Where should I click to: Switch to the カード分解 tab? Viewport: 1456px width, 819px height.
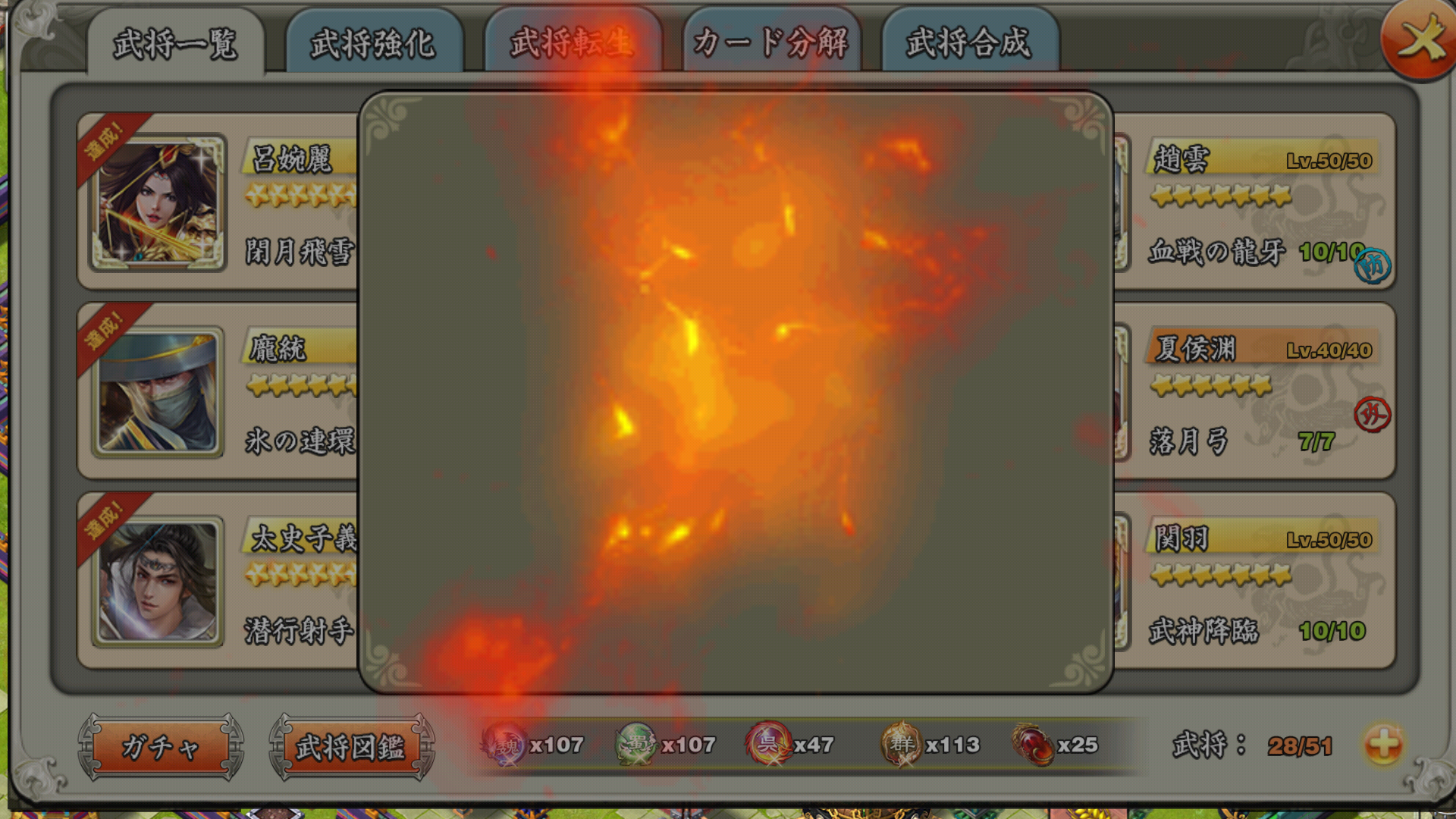click(x=770, y=43)
